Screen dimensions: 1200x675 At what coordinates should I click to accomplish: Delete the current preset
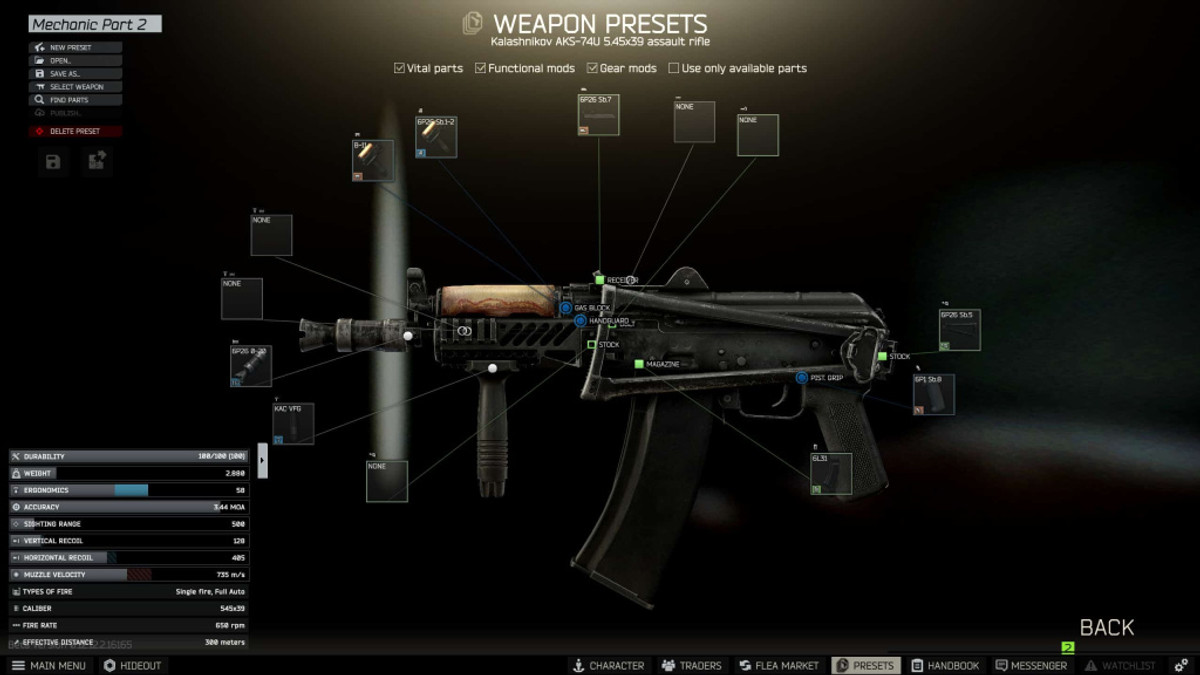76,131
